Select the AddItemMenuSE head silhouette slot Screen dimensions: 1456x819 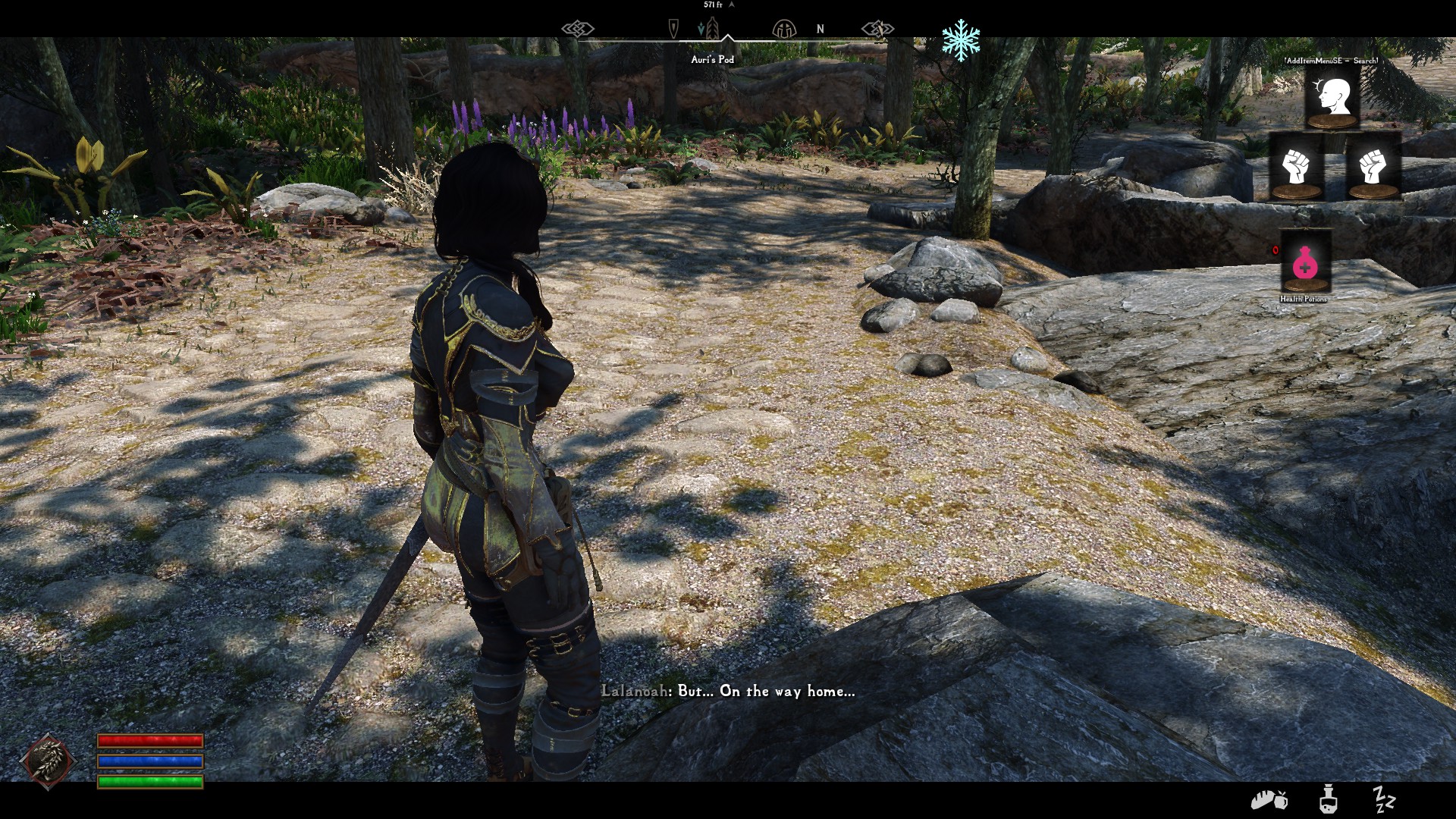tap(1332, 98)
